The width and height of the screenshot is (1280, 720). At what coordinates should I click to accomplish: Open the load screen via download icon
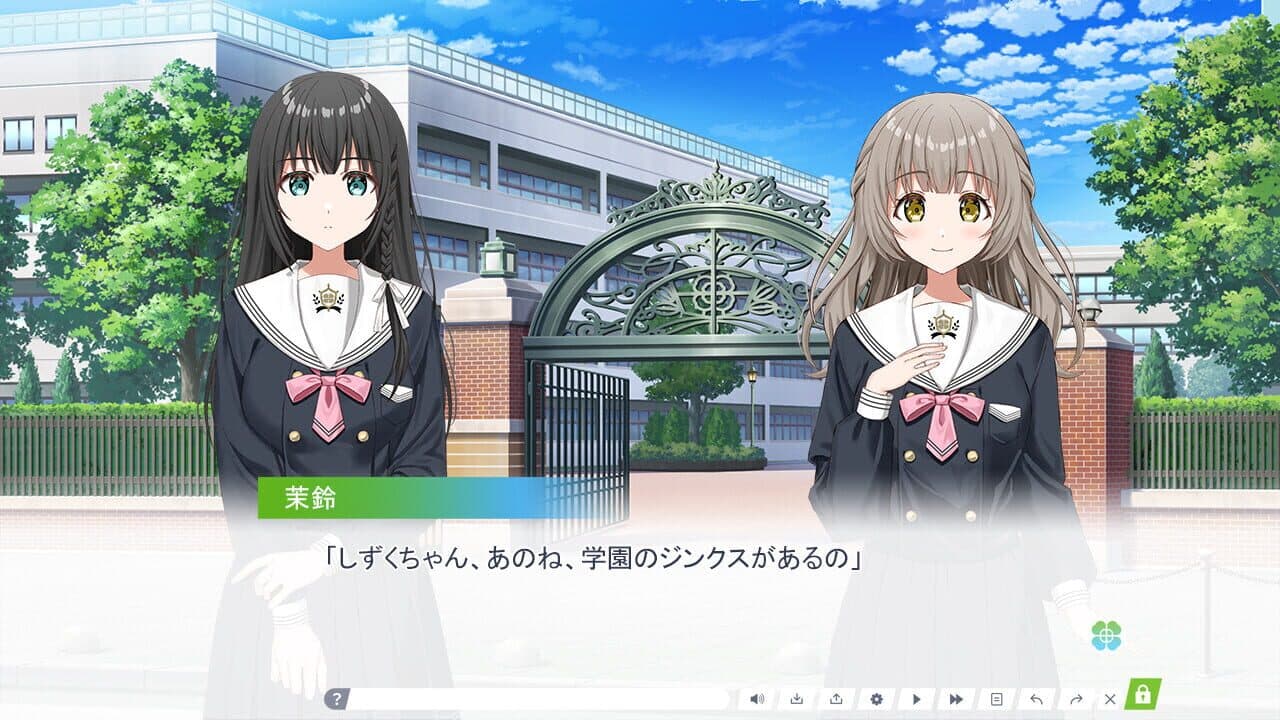tap(797, 698)
